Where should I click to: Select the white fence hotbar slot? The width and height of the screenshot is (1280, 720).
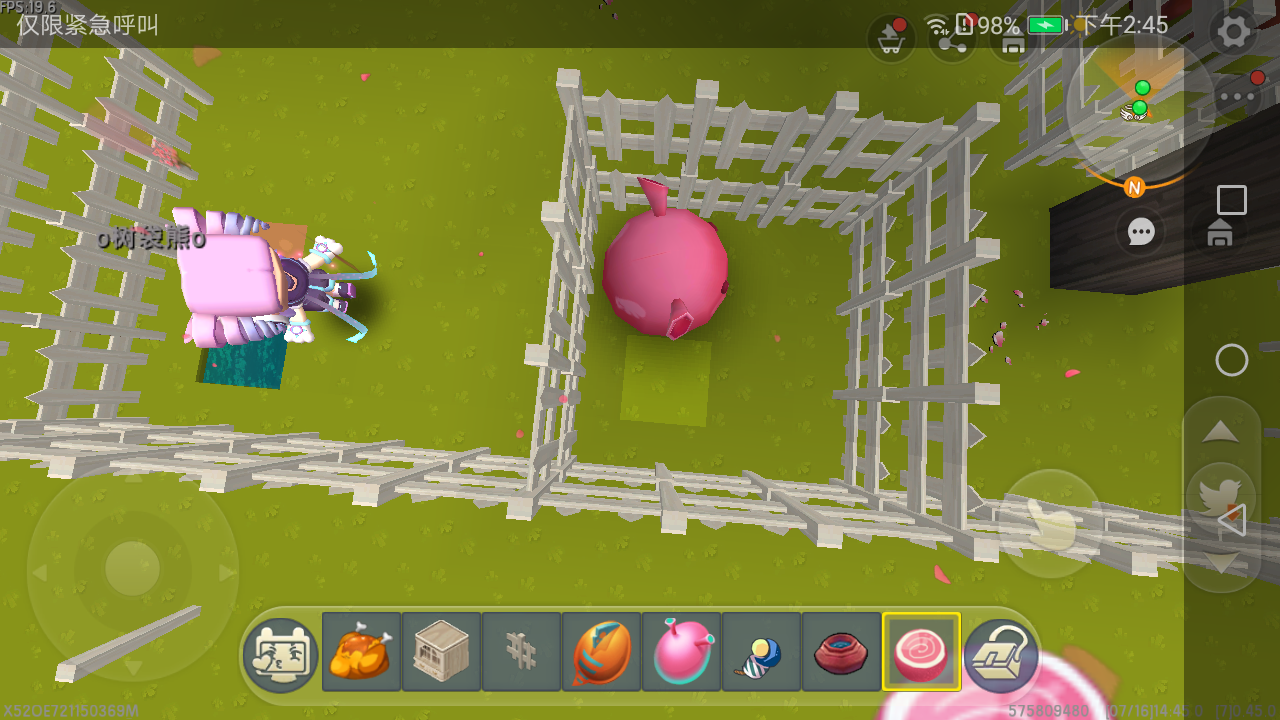click(521, 652)
